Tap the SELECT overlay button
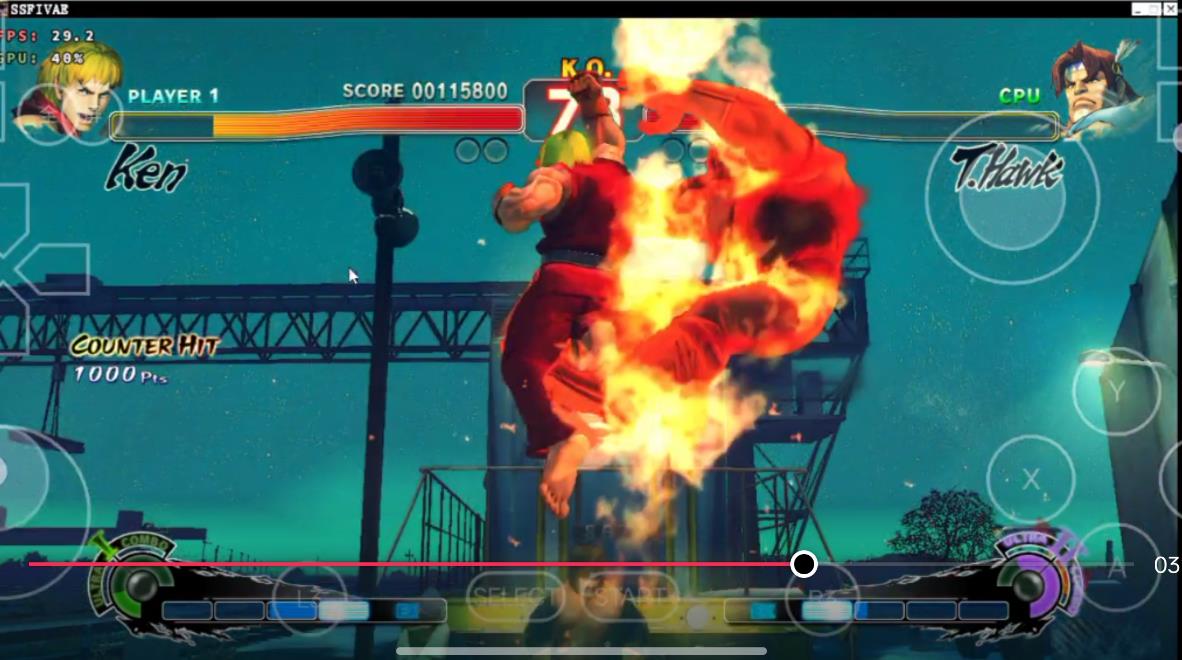The height and width of the screenshot is (660, 1182). coord(512,597)
